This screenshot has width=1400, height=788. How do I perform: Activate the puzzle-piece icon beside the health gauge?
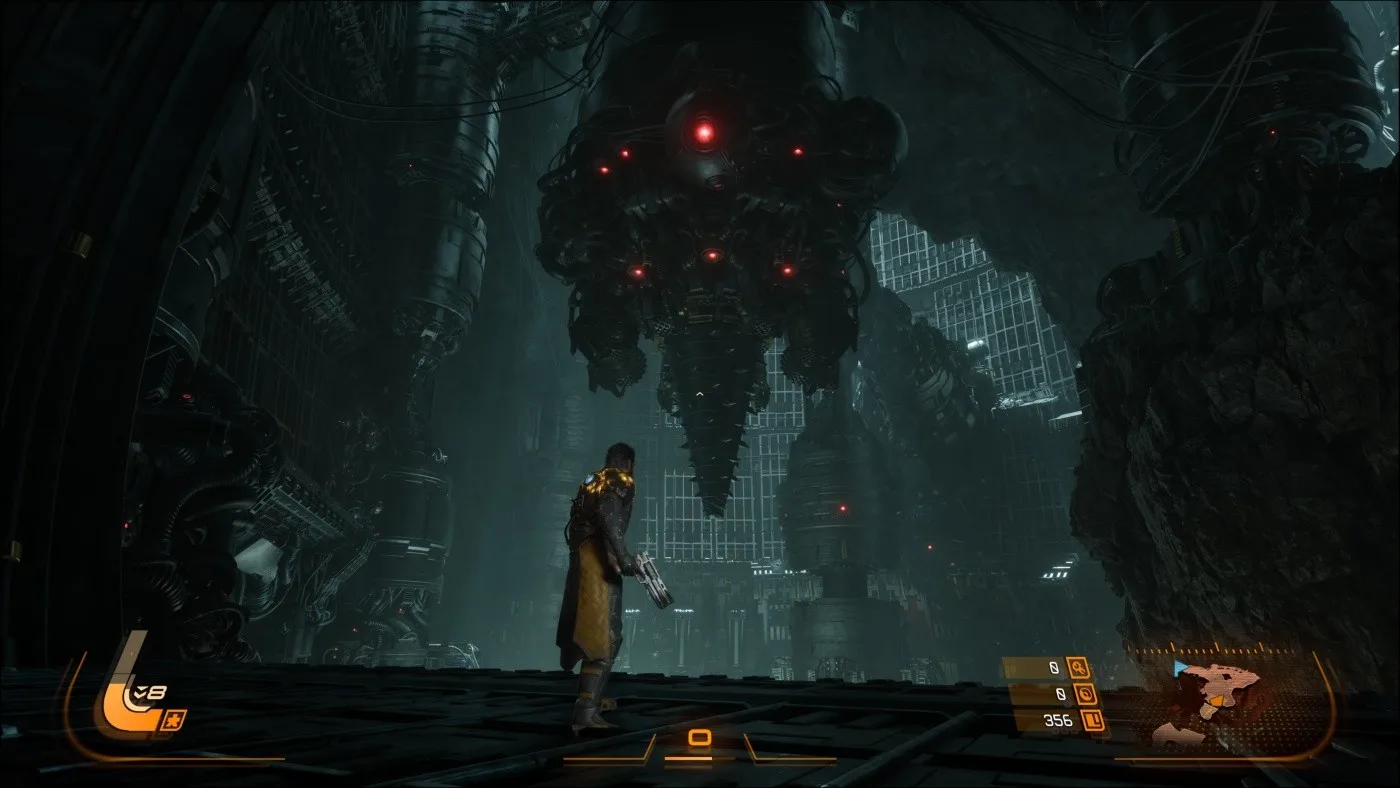(174, 720)
